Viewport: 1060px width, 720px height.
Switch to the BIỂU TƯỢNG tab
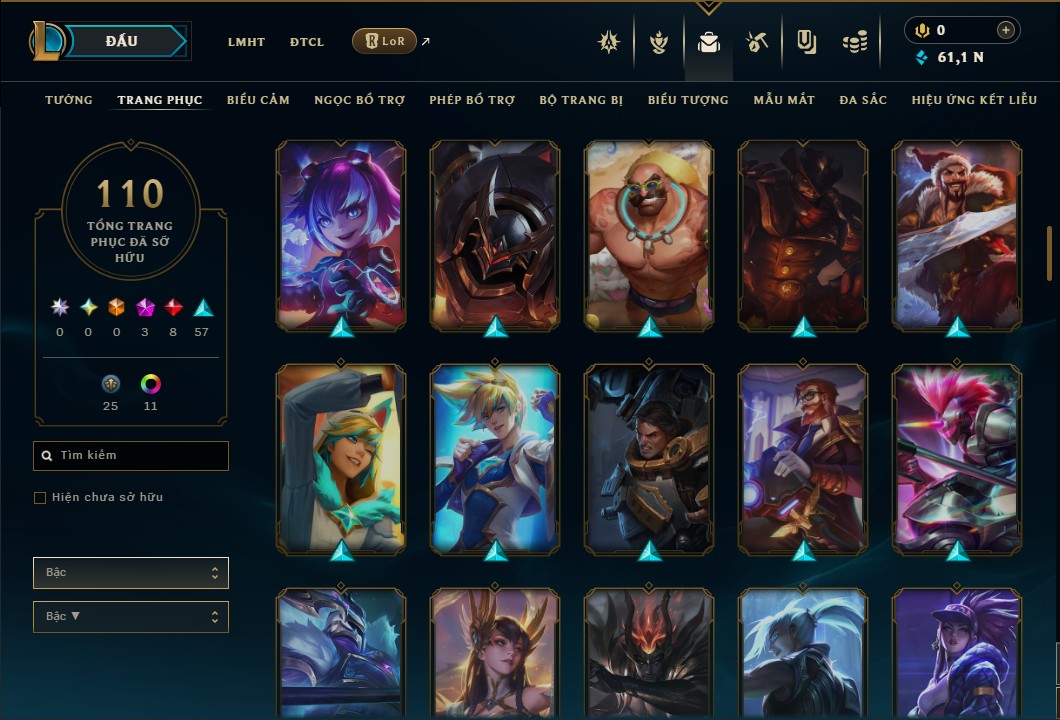688,100
